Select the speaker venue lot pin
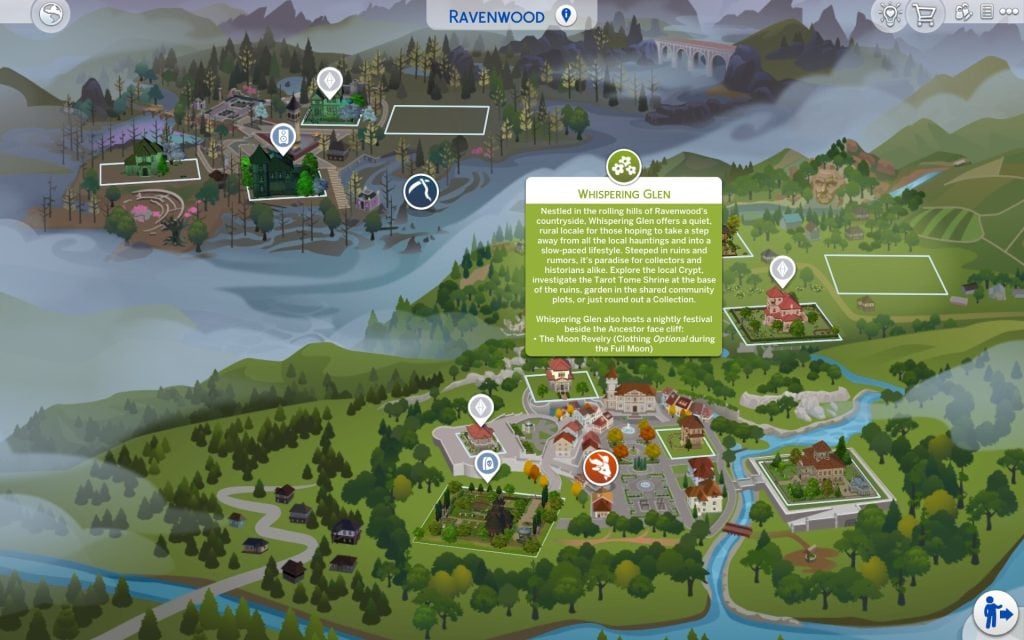 [283, 136]
